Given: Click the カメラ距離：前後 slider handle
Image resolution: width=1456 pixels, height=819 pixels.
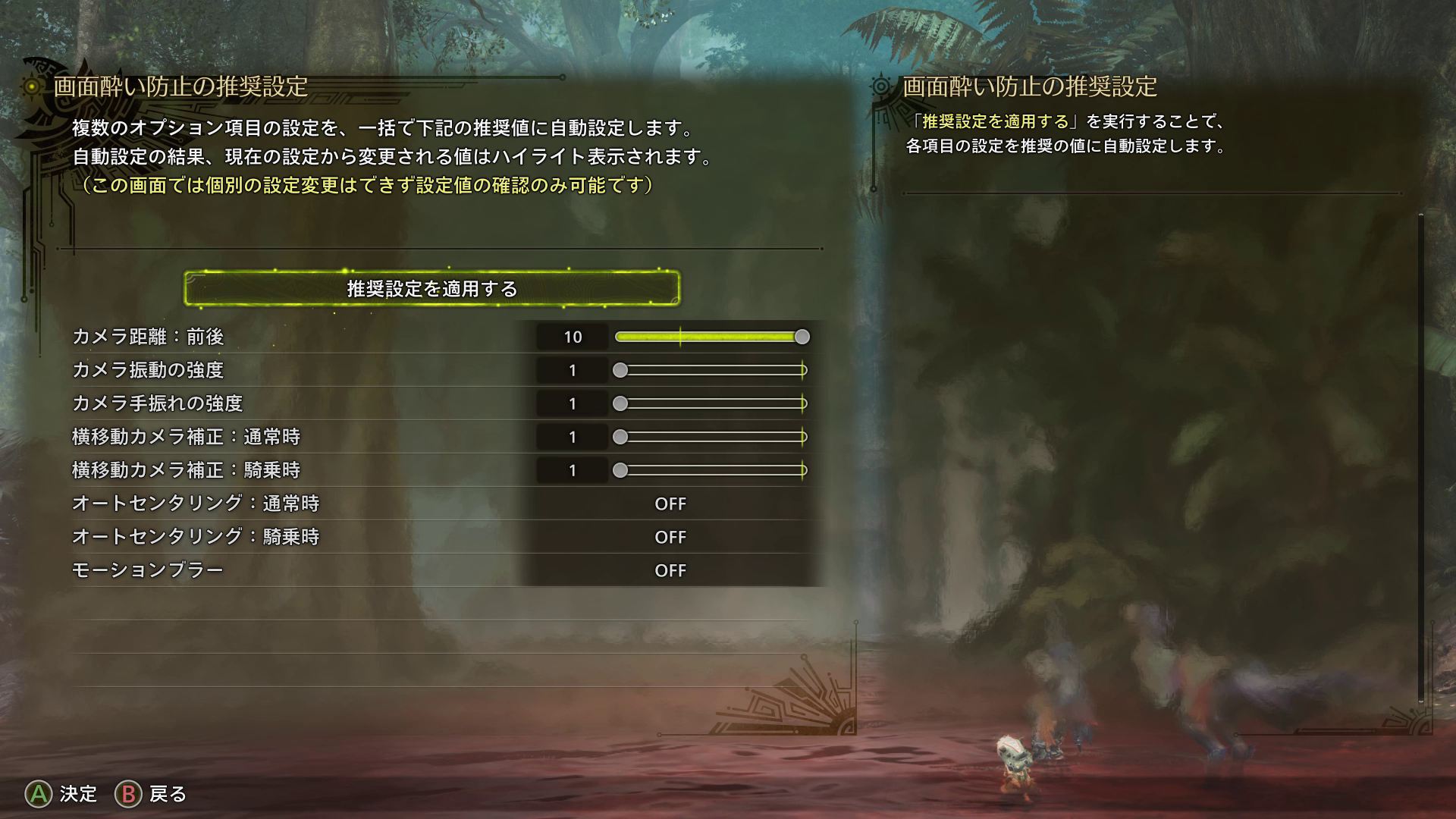Looking at the screenshot, I should pos(802,337).
